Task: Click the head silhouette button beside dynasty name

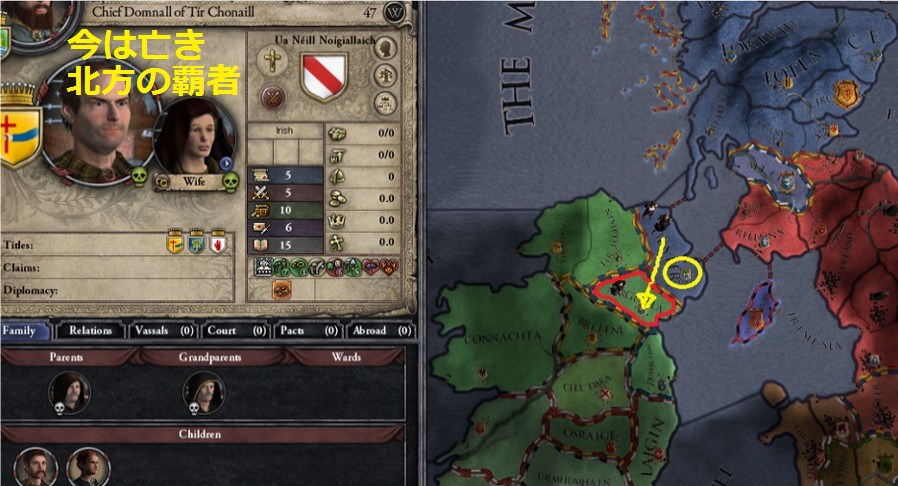Action: point(385,48)
